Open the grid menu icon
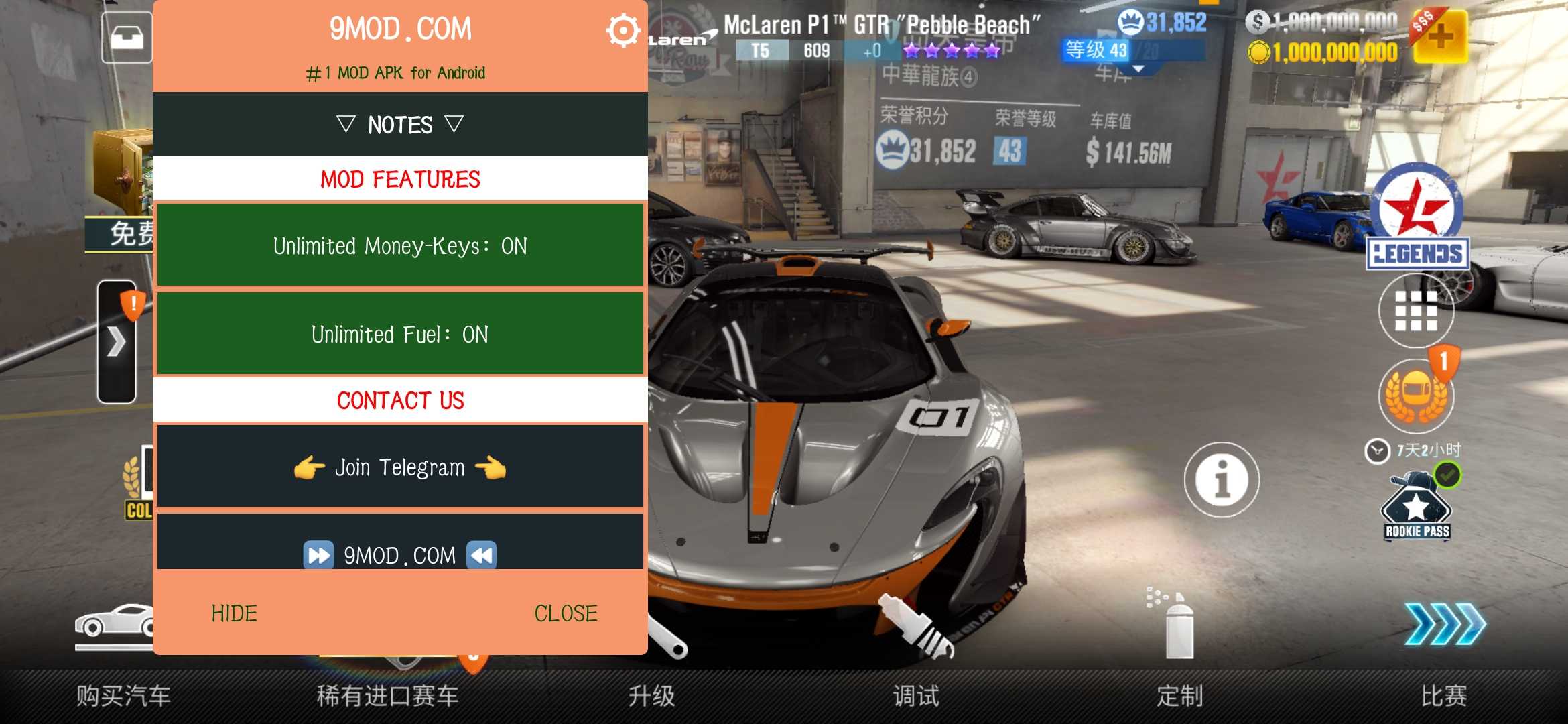The image size is (1568, 724). coord(1416,311)
